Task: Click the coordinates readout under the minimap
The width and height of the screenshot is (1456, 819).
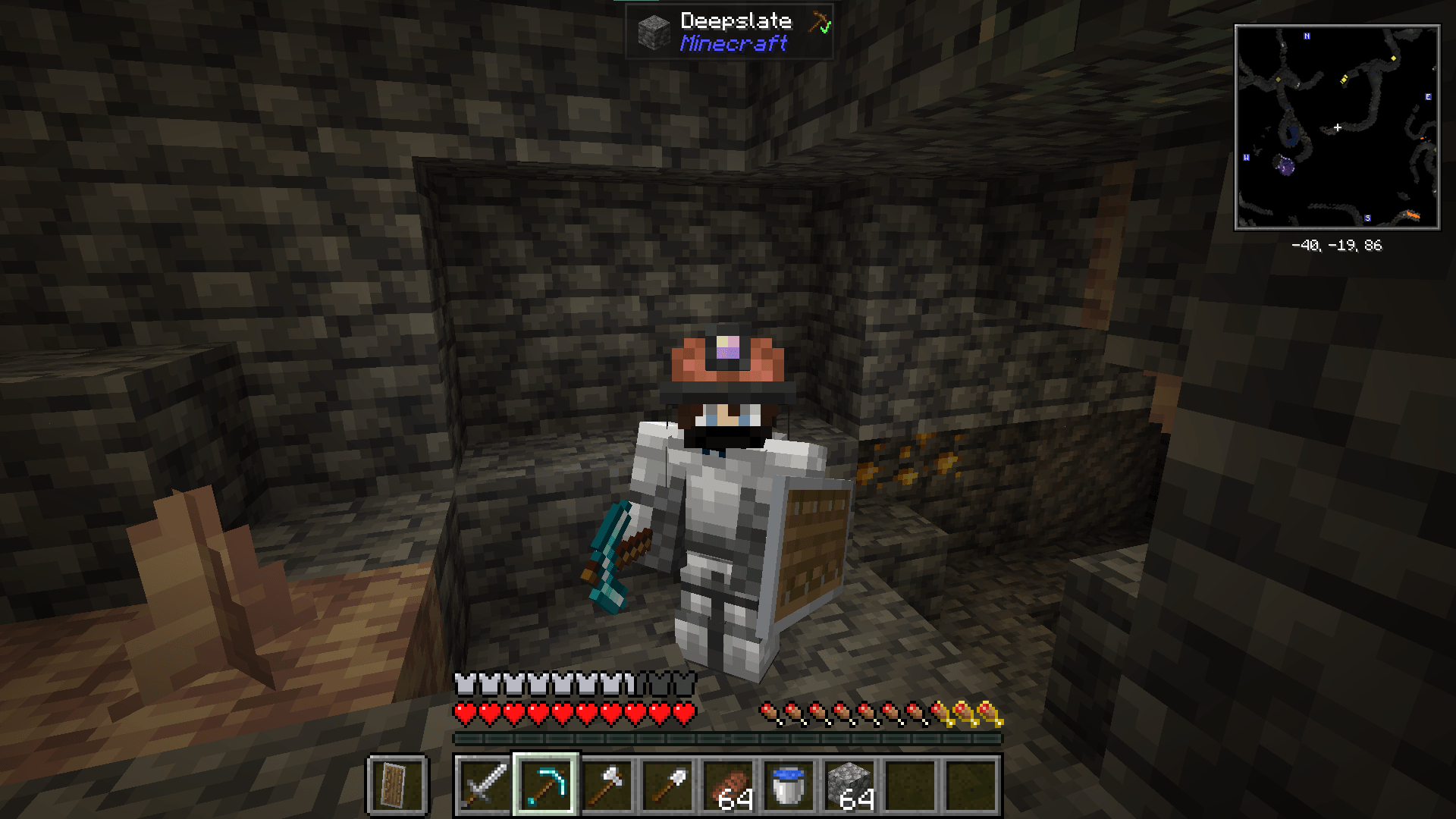Action: pyautogui.click(x=1336, y=245)
